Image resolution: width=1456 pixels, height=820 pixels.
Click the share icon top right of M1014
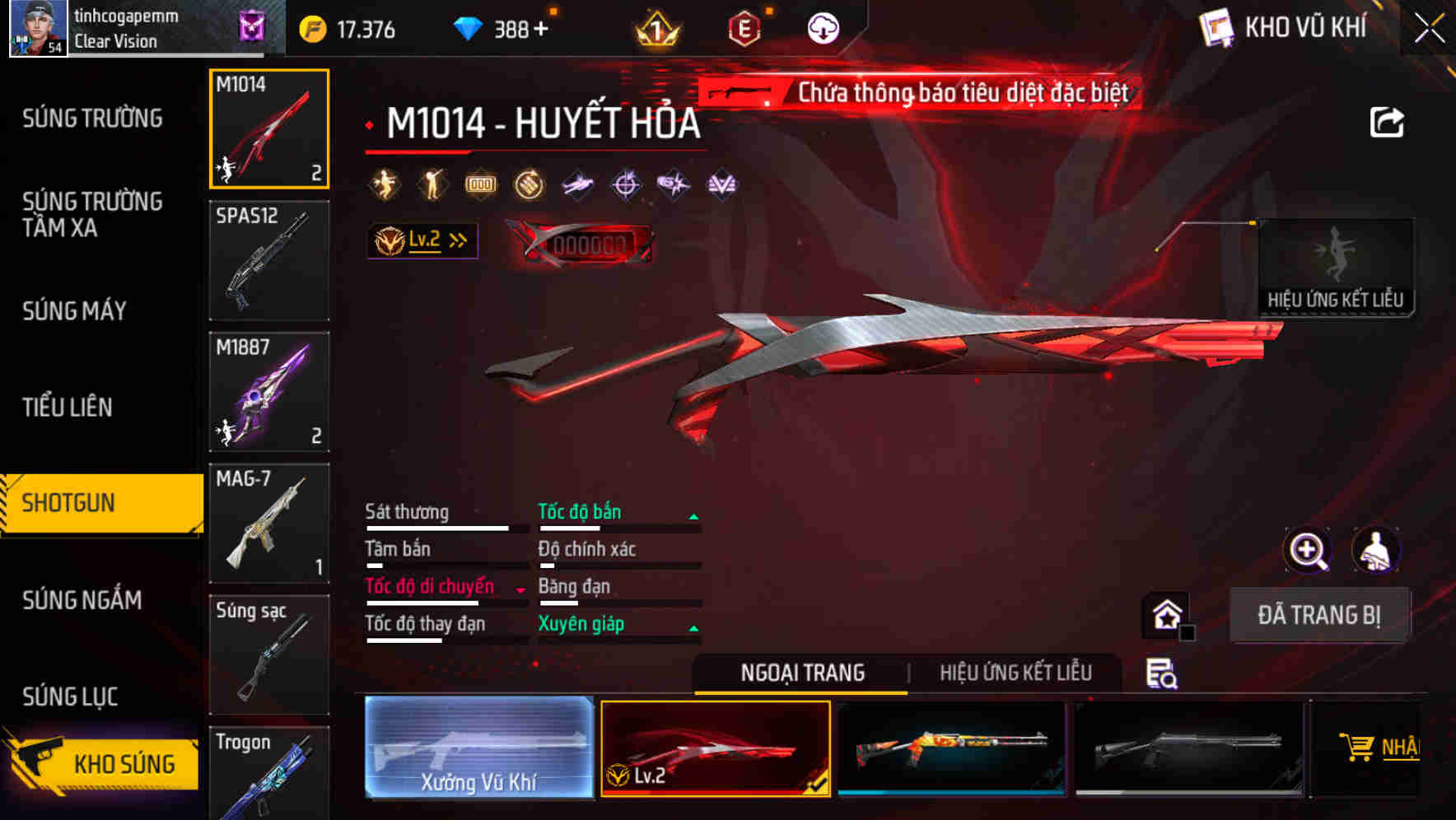point(1387,120)
